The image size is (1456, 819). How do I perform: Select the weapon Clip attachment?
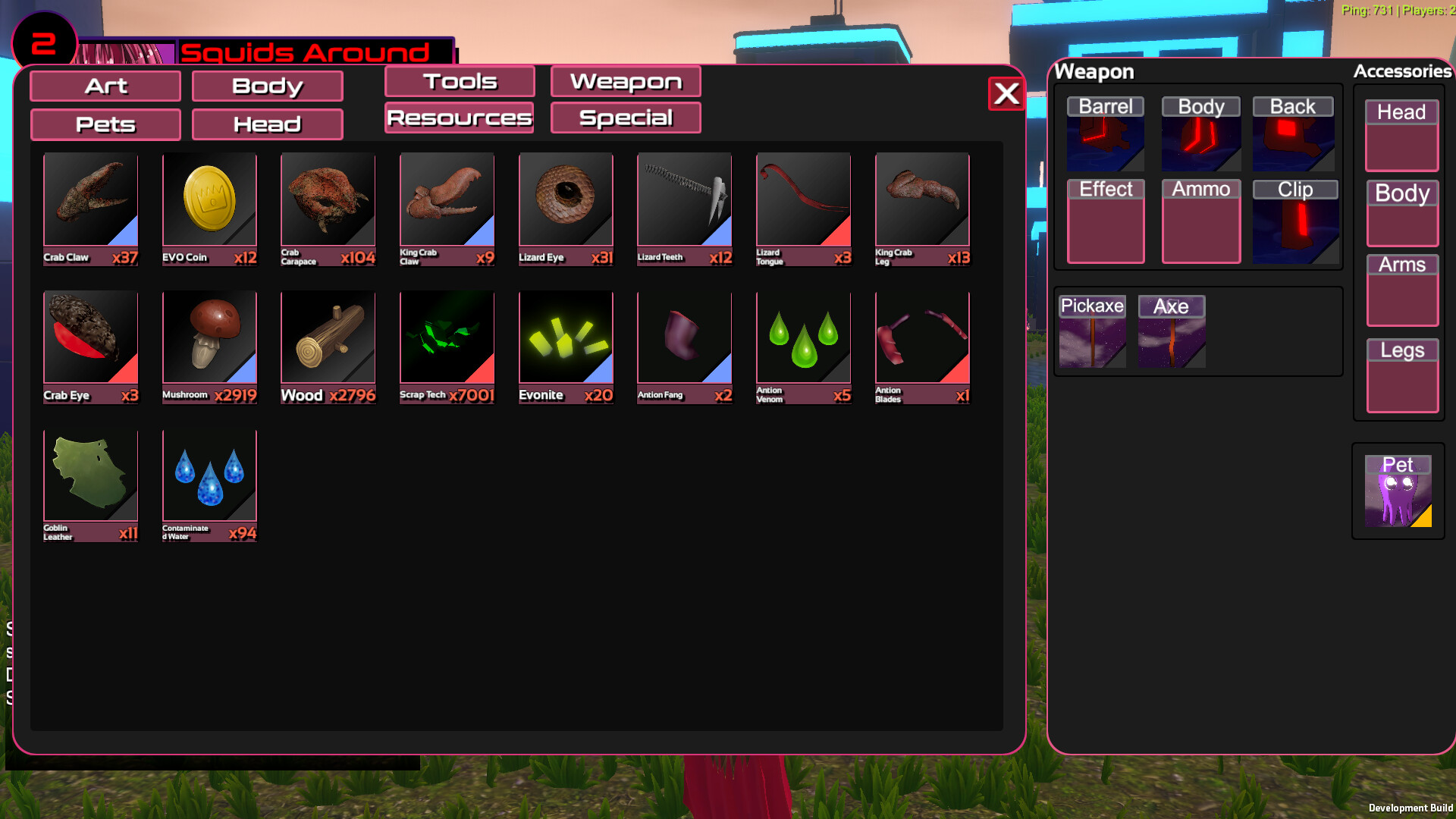(x=1294, y=220)
